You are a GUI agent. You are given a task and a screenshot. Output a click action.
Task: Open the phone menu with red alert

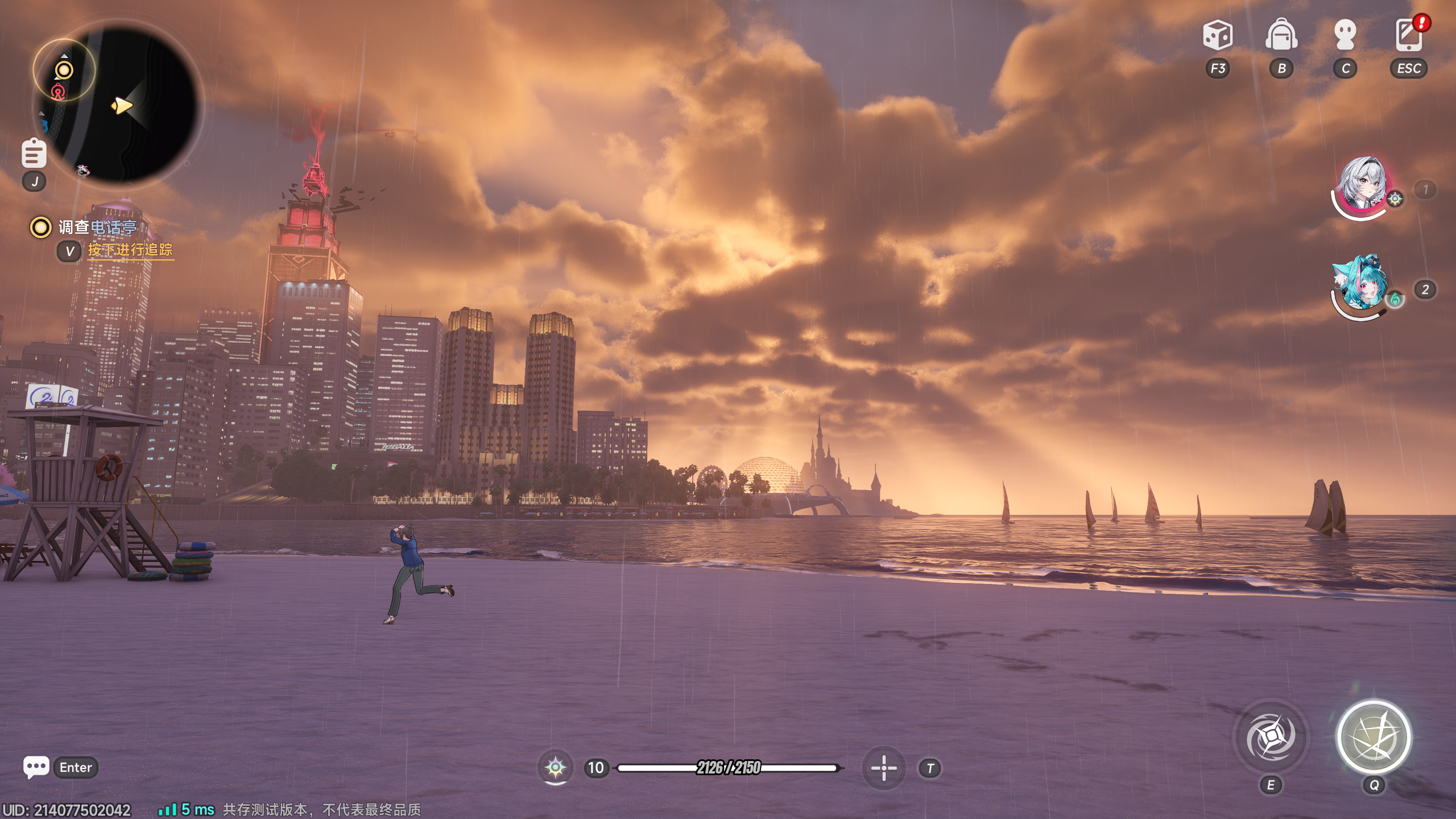pos(1409,35)
